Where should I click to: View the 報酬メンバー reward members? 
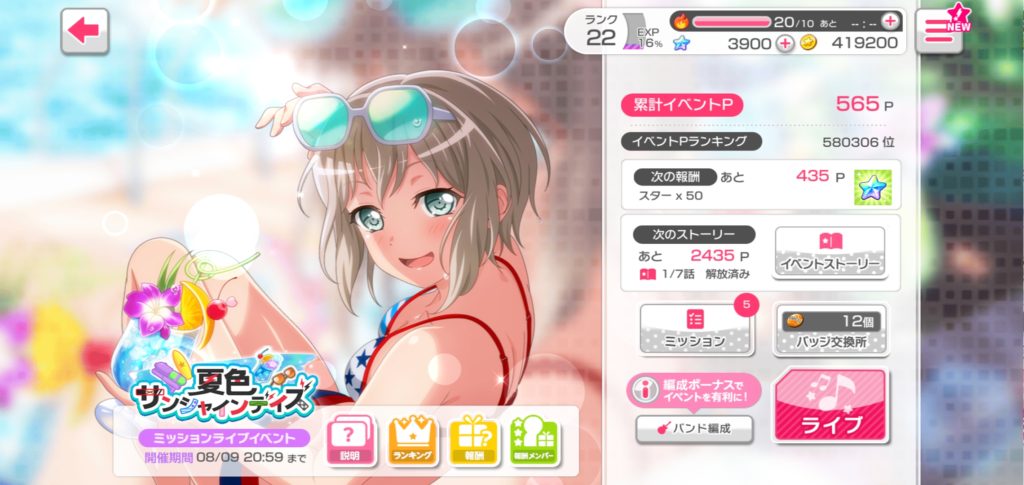pos(536,440)
